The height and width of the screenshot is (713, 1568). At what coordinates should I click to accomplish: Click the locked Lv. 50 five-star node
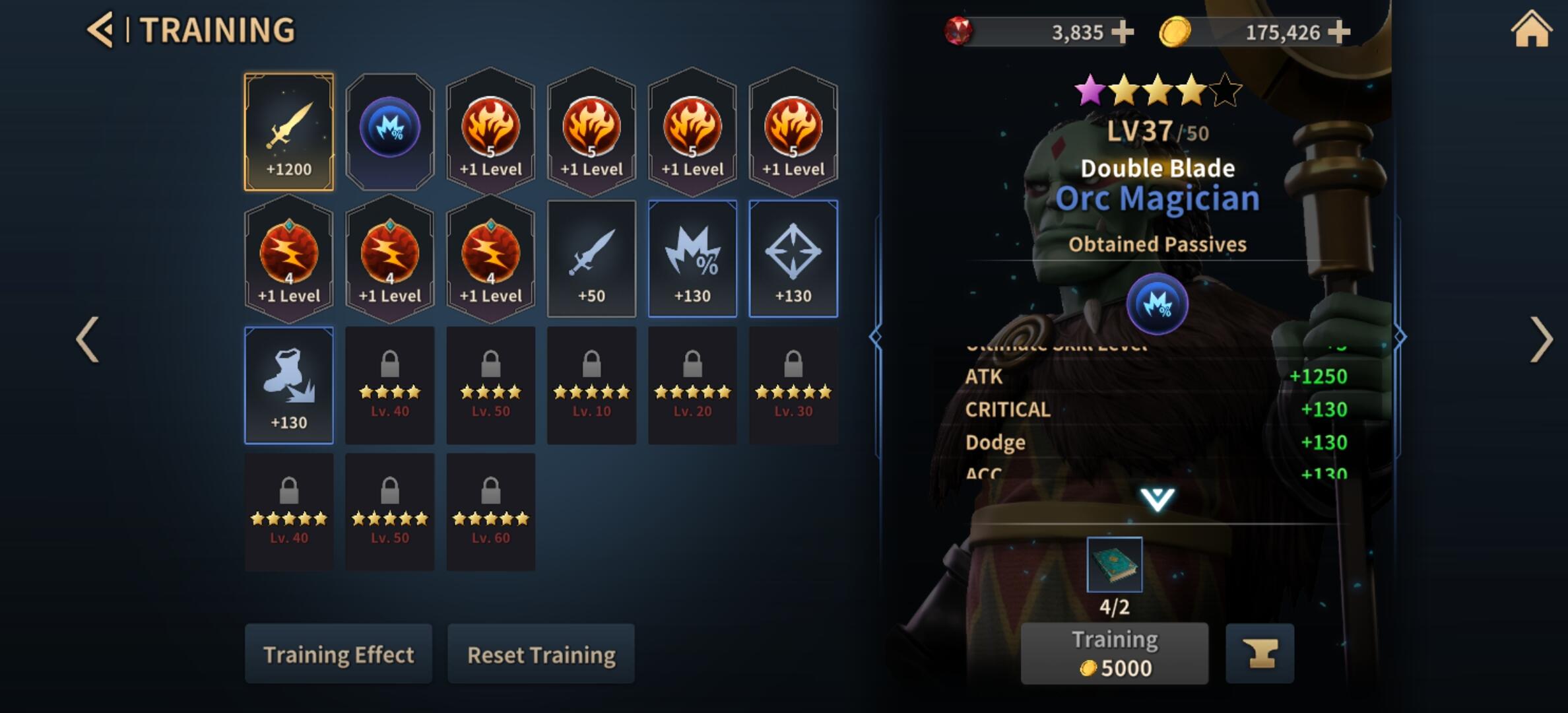(390, 512)
